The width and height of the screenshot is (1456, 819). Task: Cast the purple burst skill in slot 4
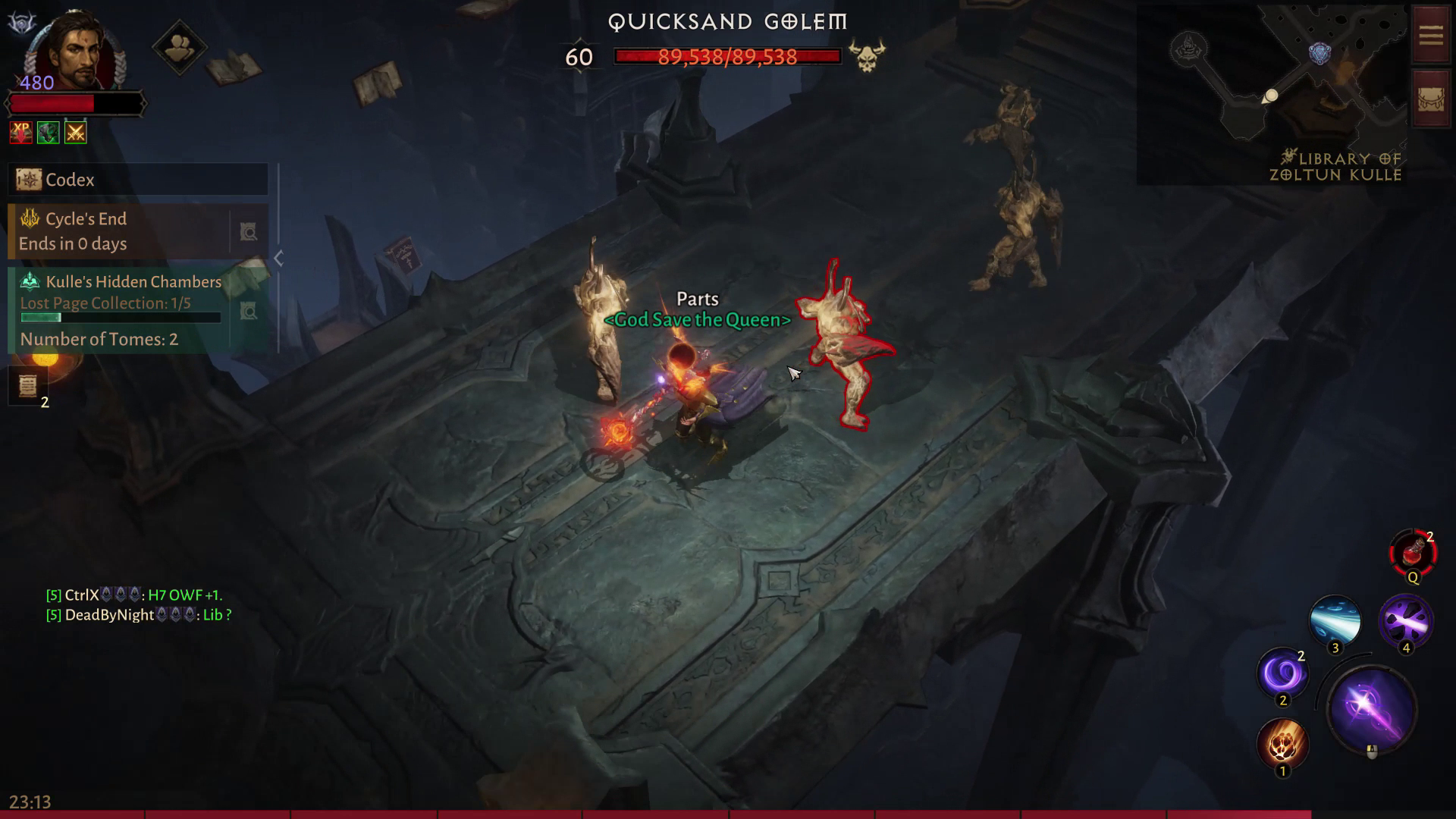click(1405, 622)
